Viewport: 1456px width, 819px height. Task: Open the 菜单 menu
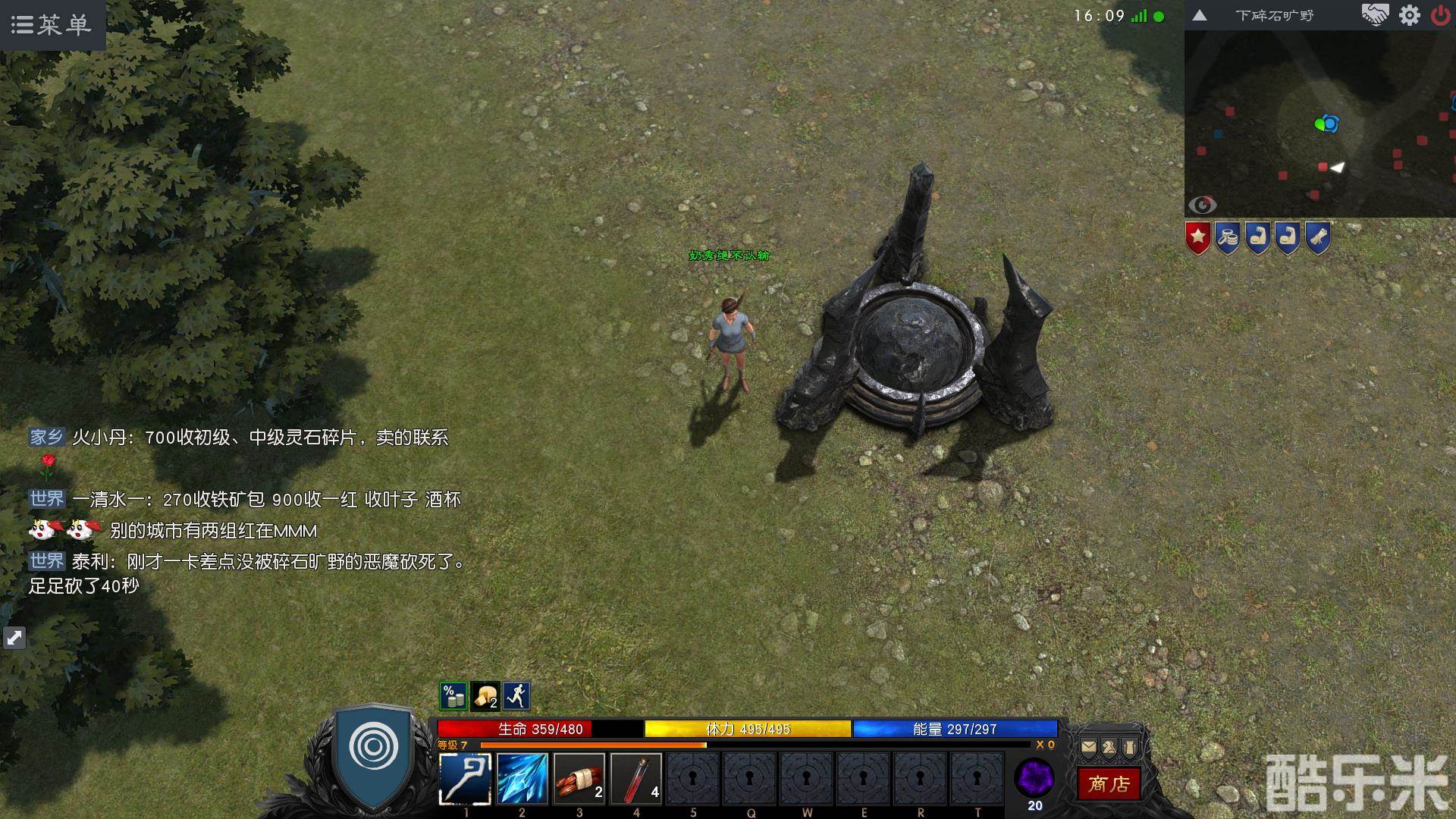pos(52,24)
